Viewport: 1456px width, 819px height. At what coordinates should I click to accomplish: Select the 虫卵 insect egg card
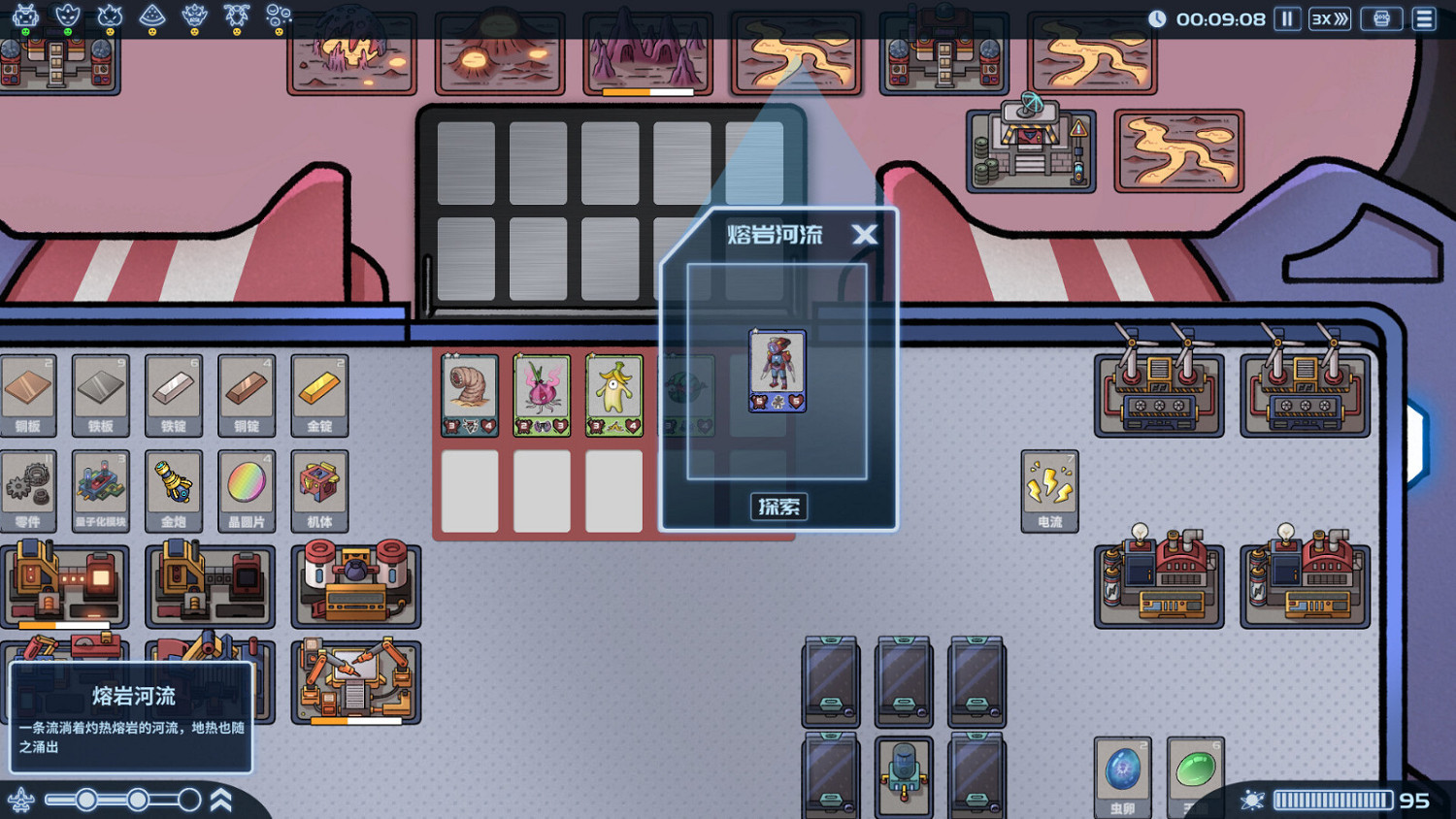[x=1122, y=776]
